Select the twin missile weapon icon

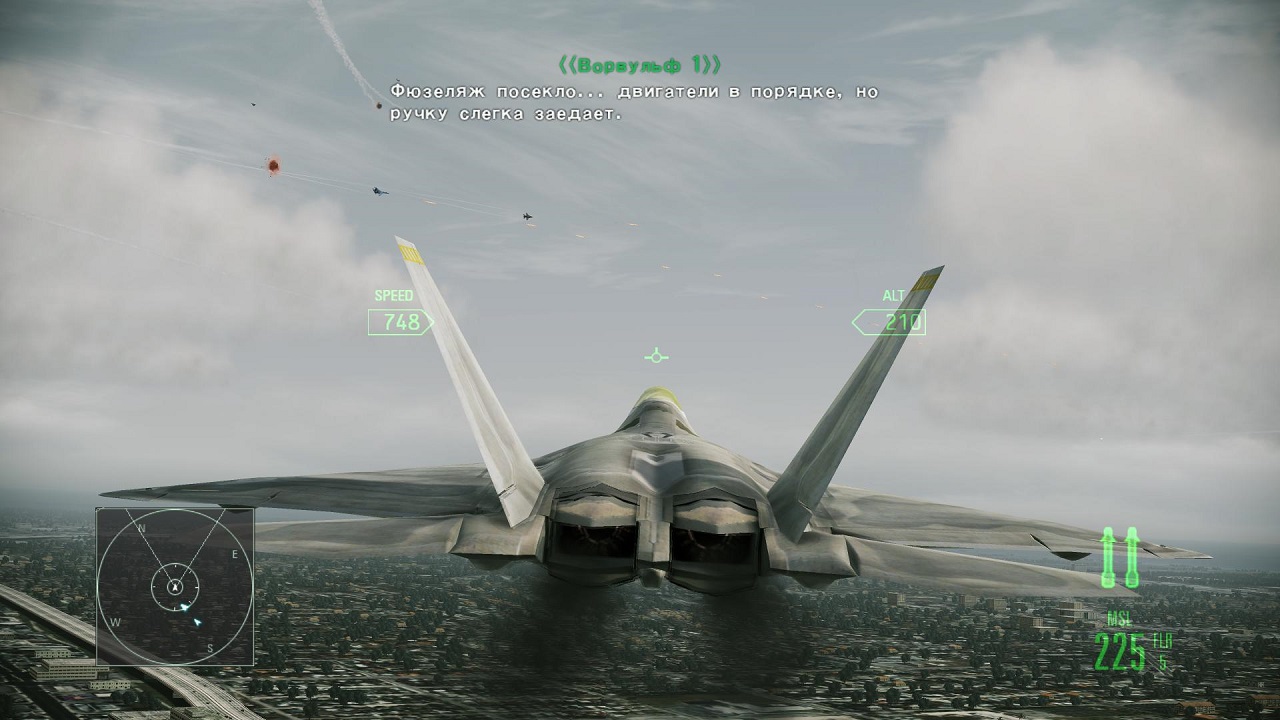1120,557
